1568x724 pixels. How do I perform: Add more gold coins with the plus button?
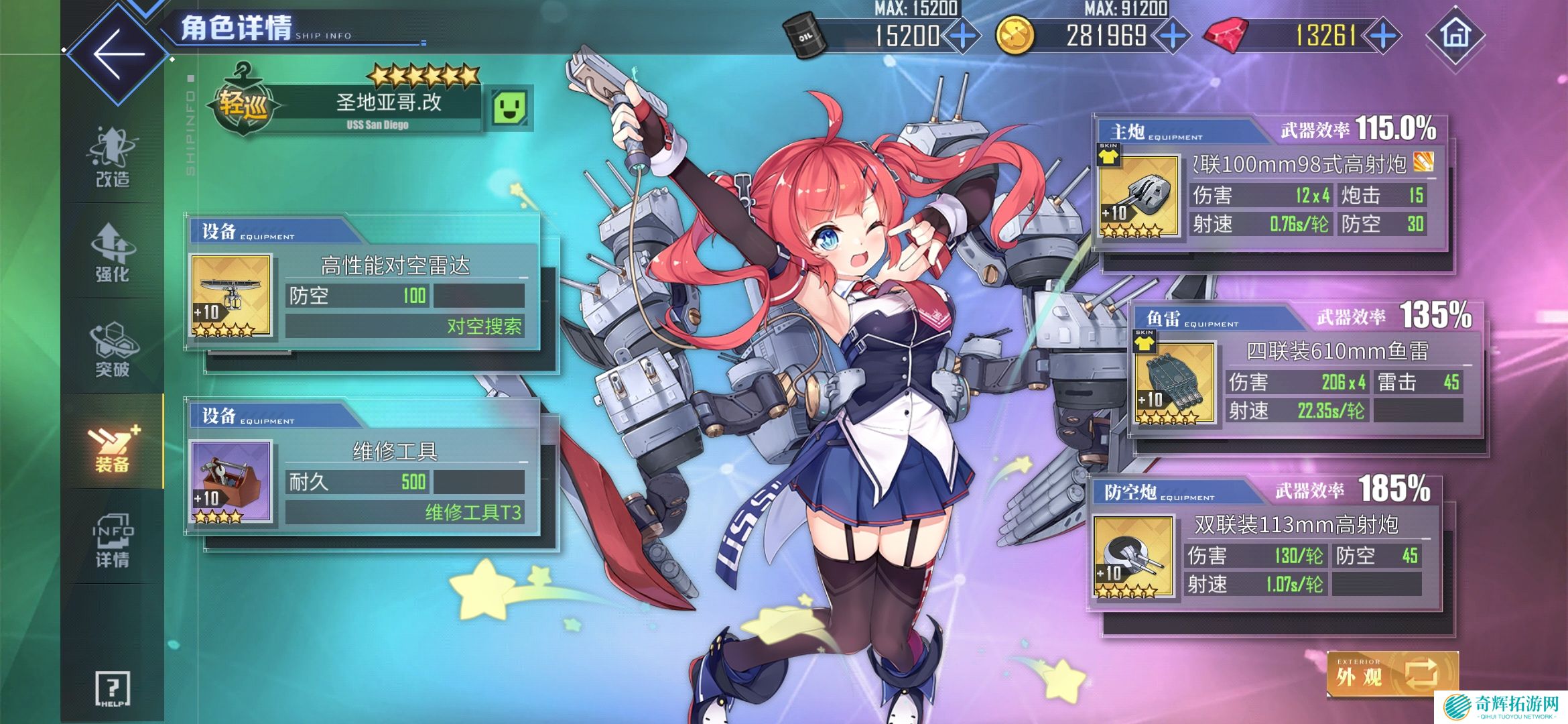1172,36
